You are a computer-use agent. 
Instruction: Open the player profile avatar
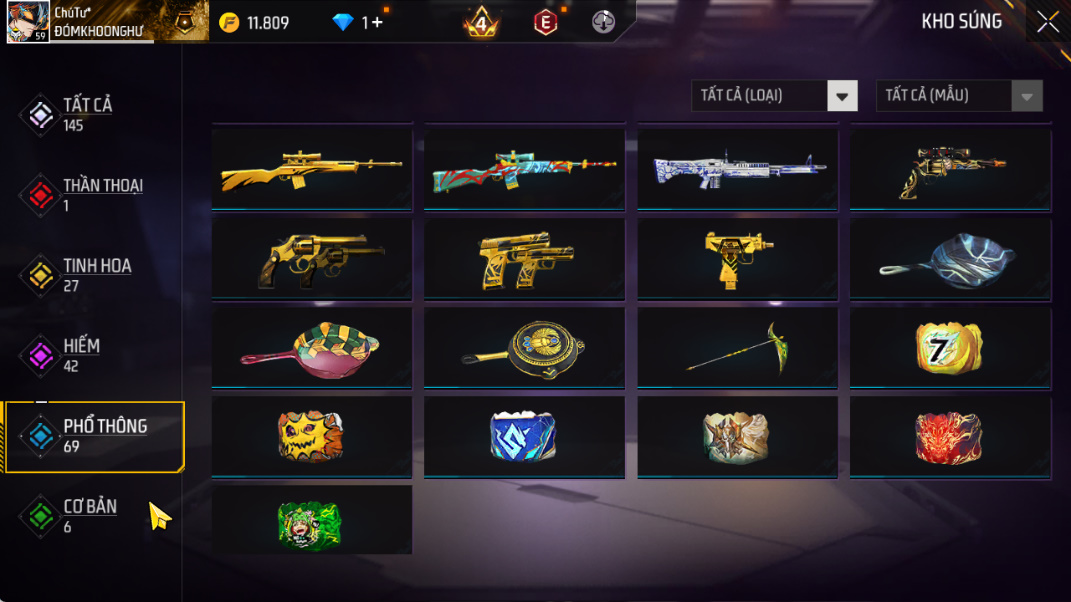coord(28,22)
